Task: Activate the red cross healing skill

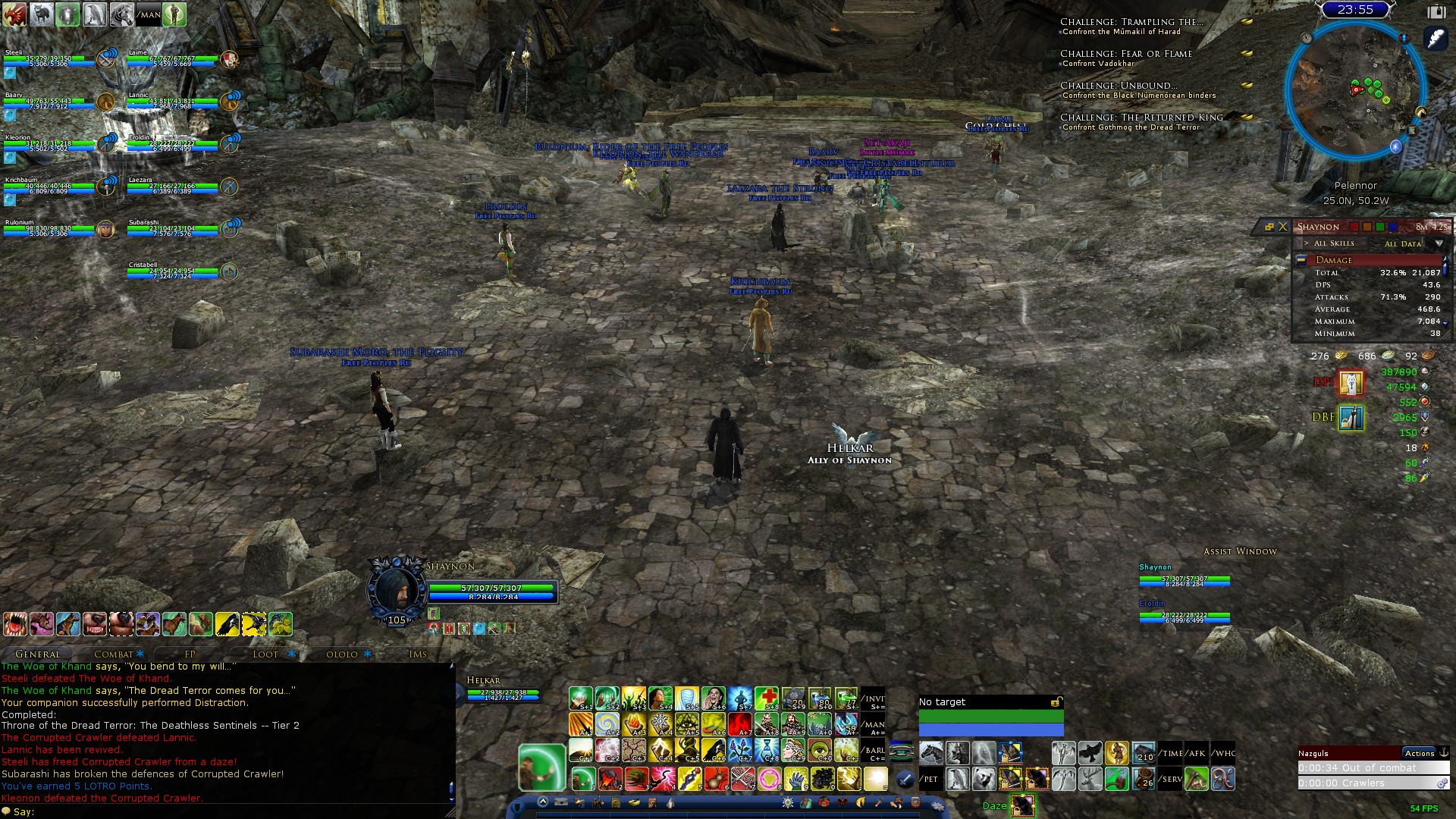Action: 766,698
